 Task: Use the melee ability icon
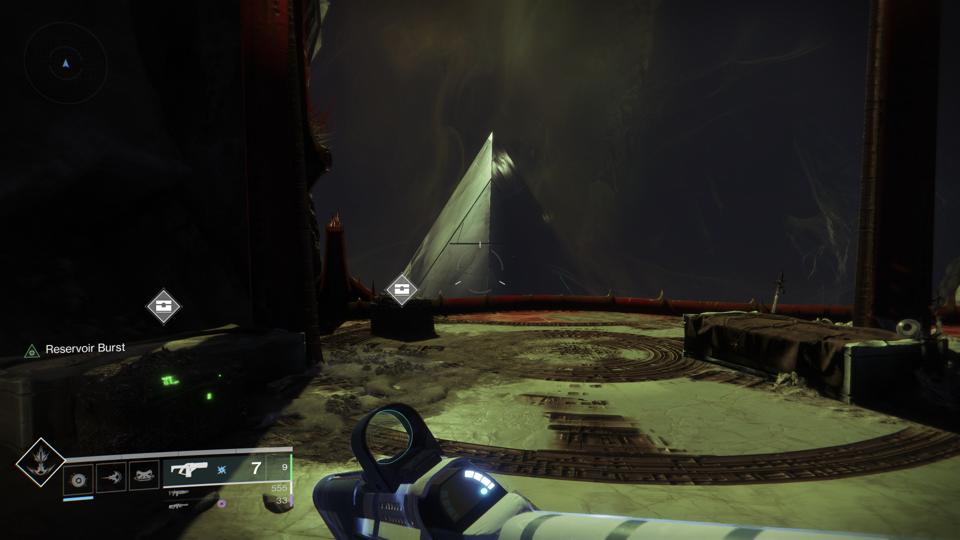pyautogui.click(x=110, y=479)
